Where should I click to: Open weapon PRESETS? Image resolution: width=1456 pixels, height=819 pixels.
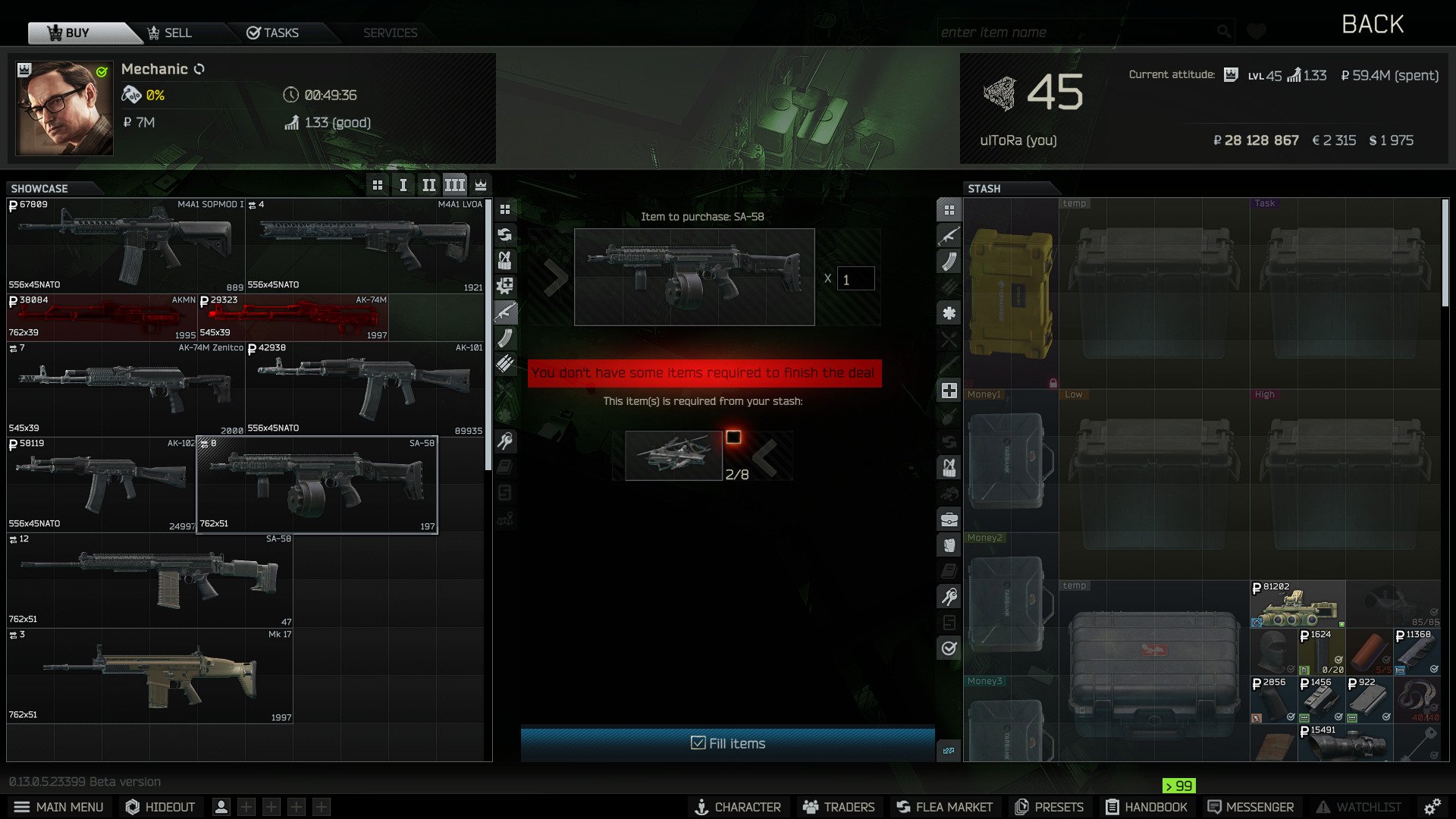tap(1050, 807)
